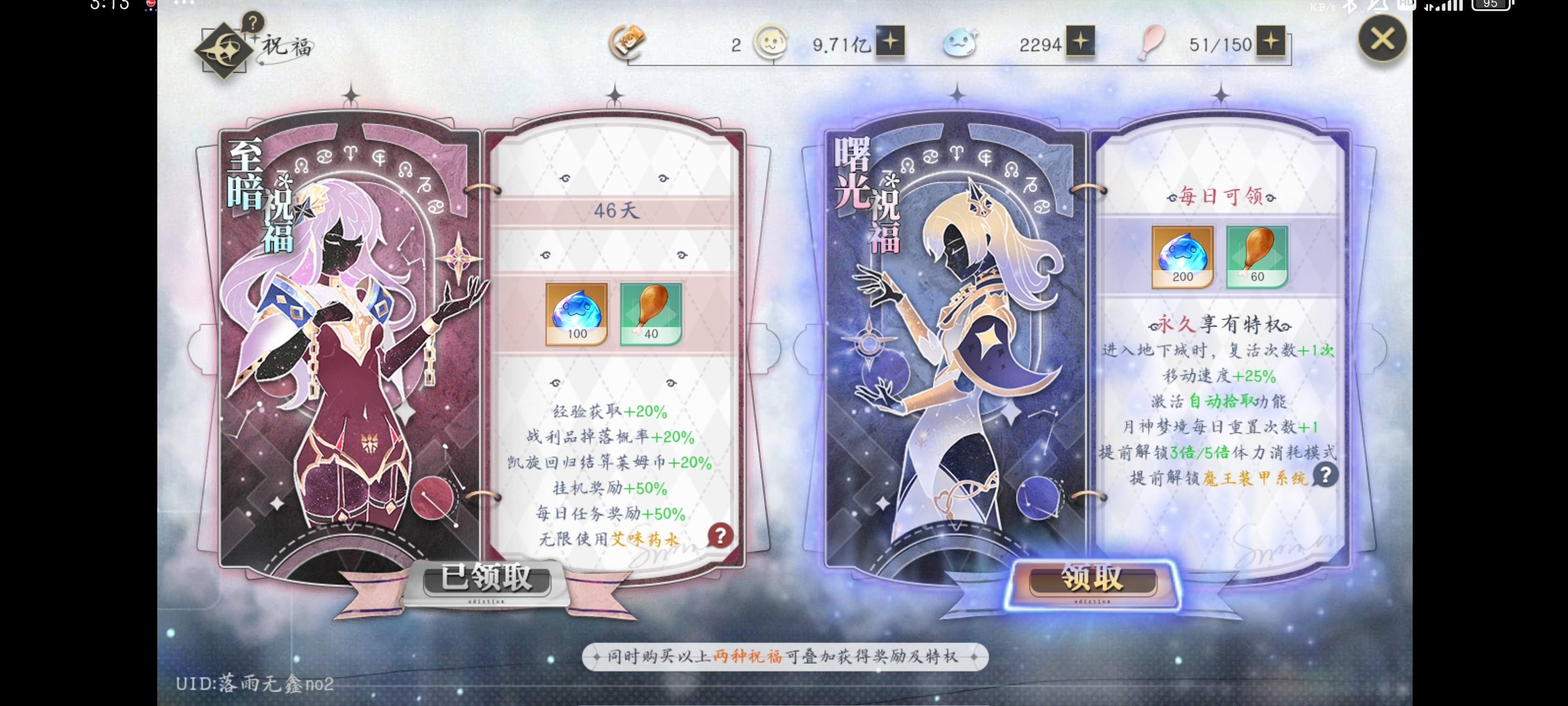Open the 艾咪药水 red question mark tooltip

point(721,536)
